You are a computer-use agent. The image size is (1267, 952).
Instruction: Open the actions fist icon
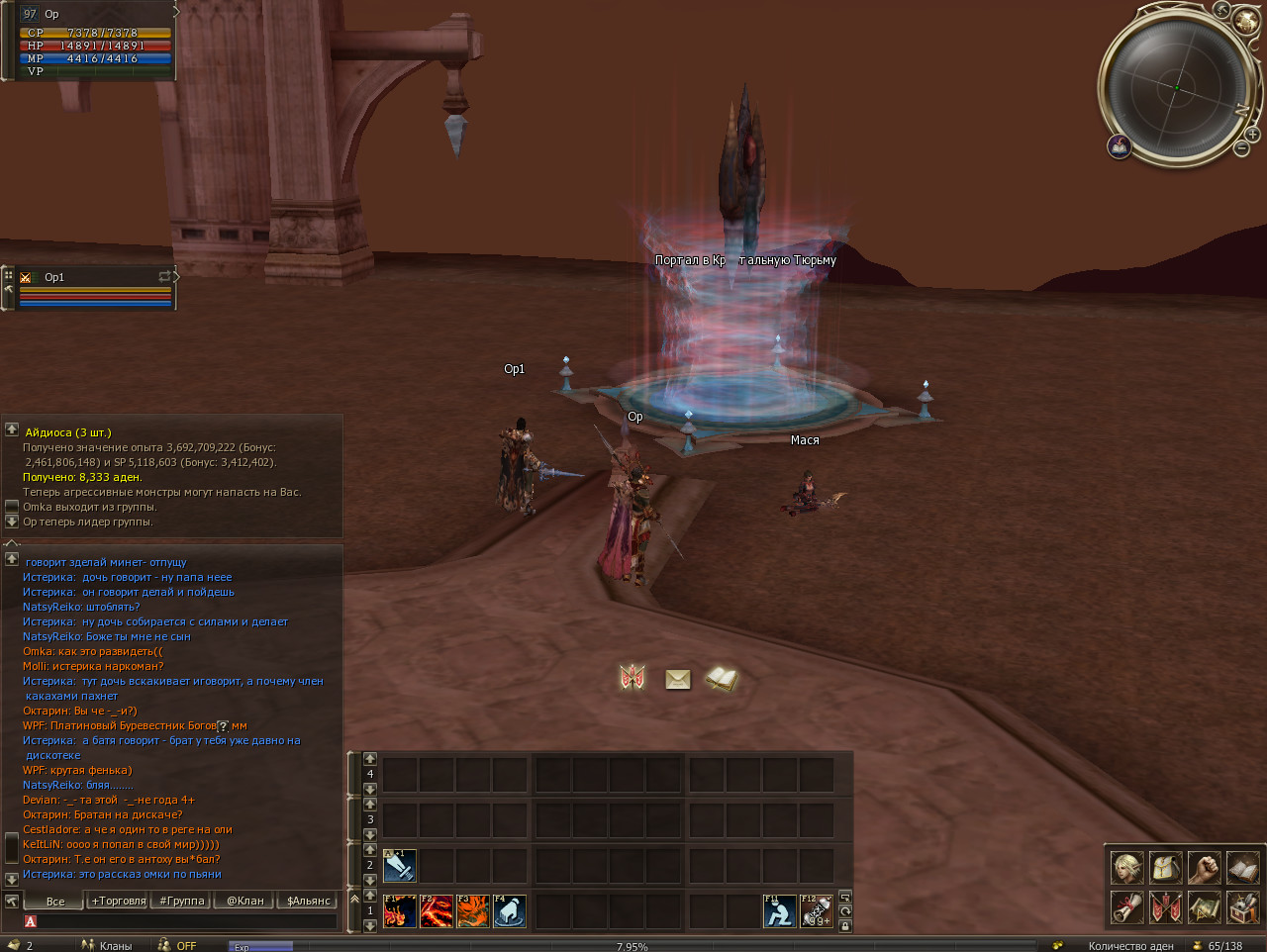point(1204,868)
